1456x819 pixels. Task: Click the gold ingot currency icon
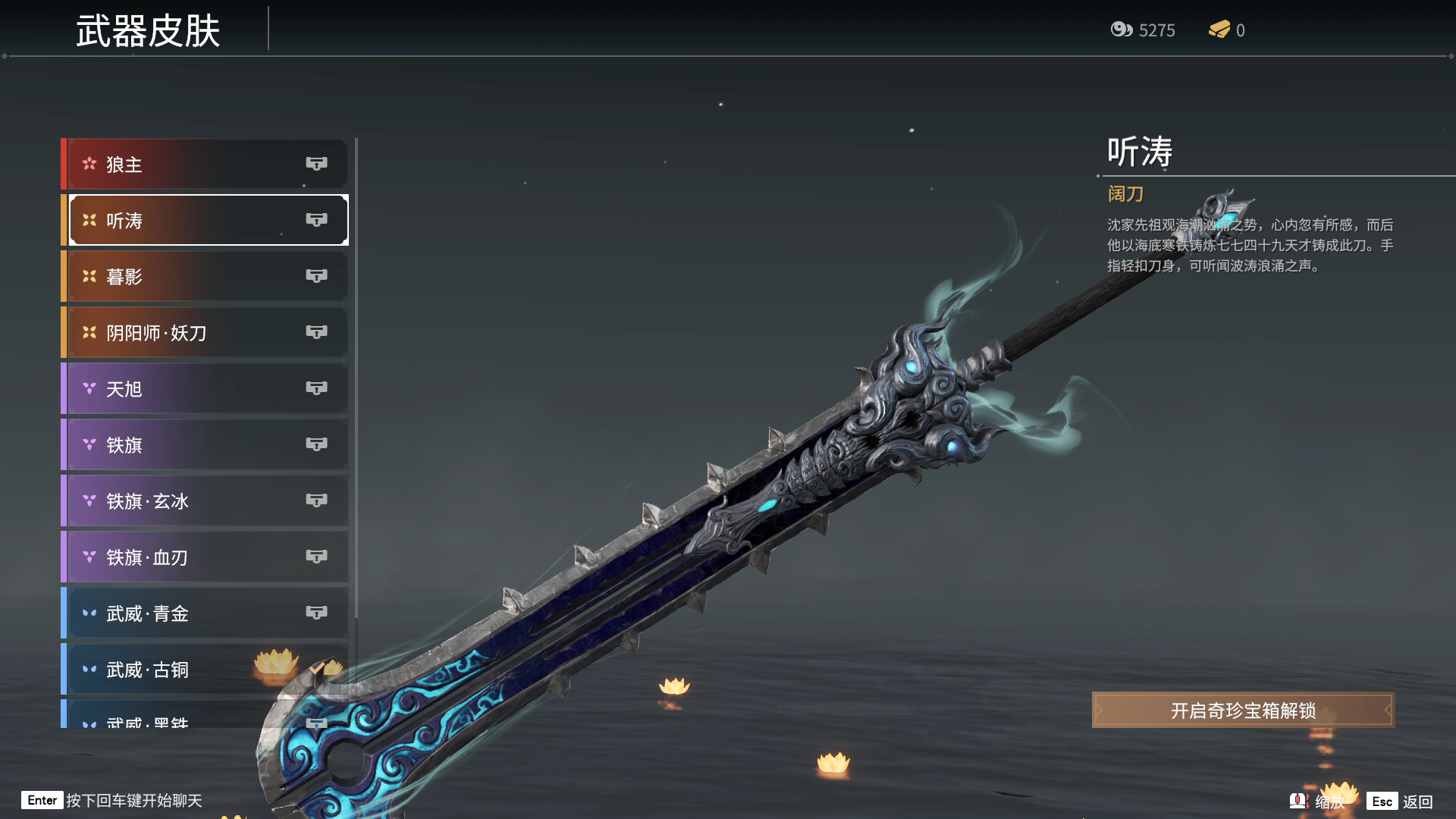point(1219,30)
